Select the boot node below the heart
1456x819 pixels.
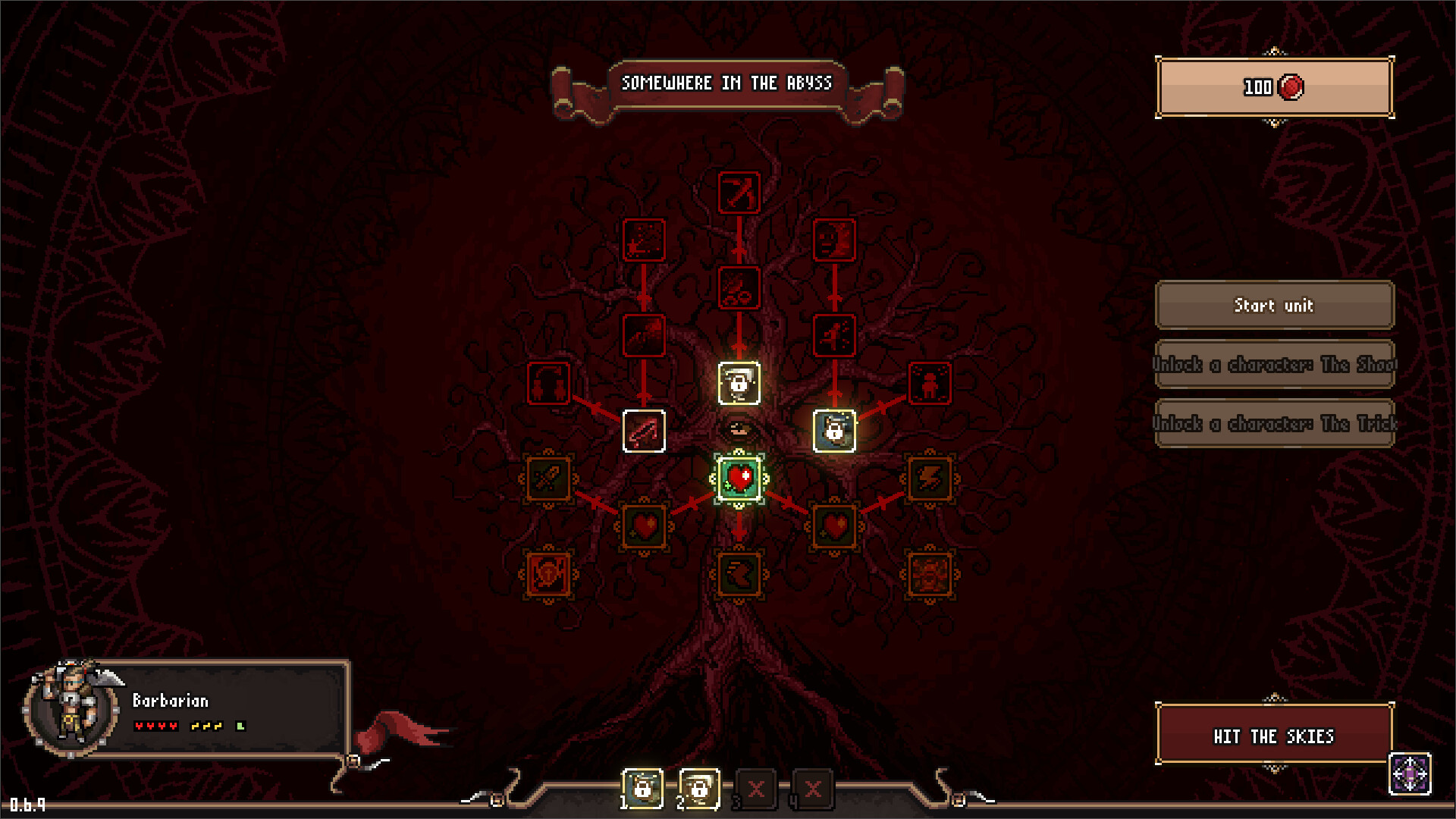pyautogui.click(x=739, y=575)
